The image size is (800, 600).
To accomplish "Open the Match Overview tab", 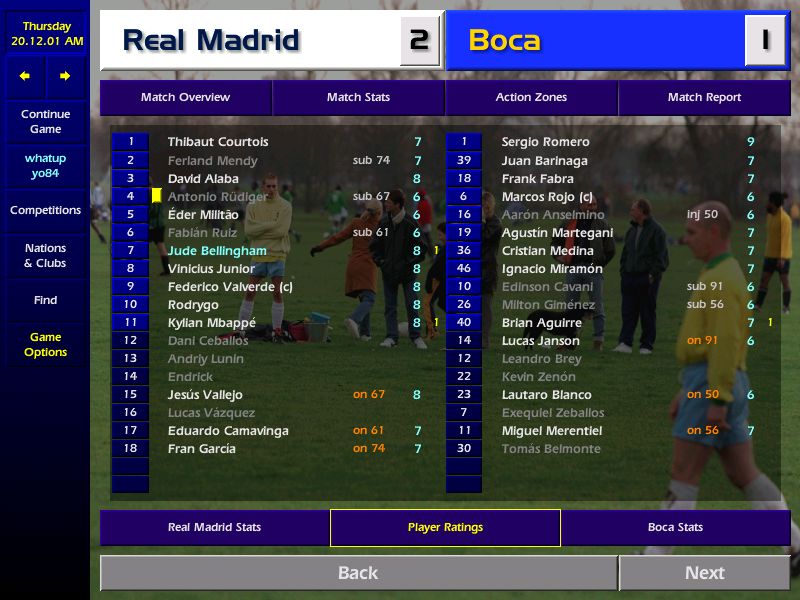I will point(185,97).
